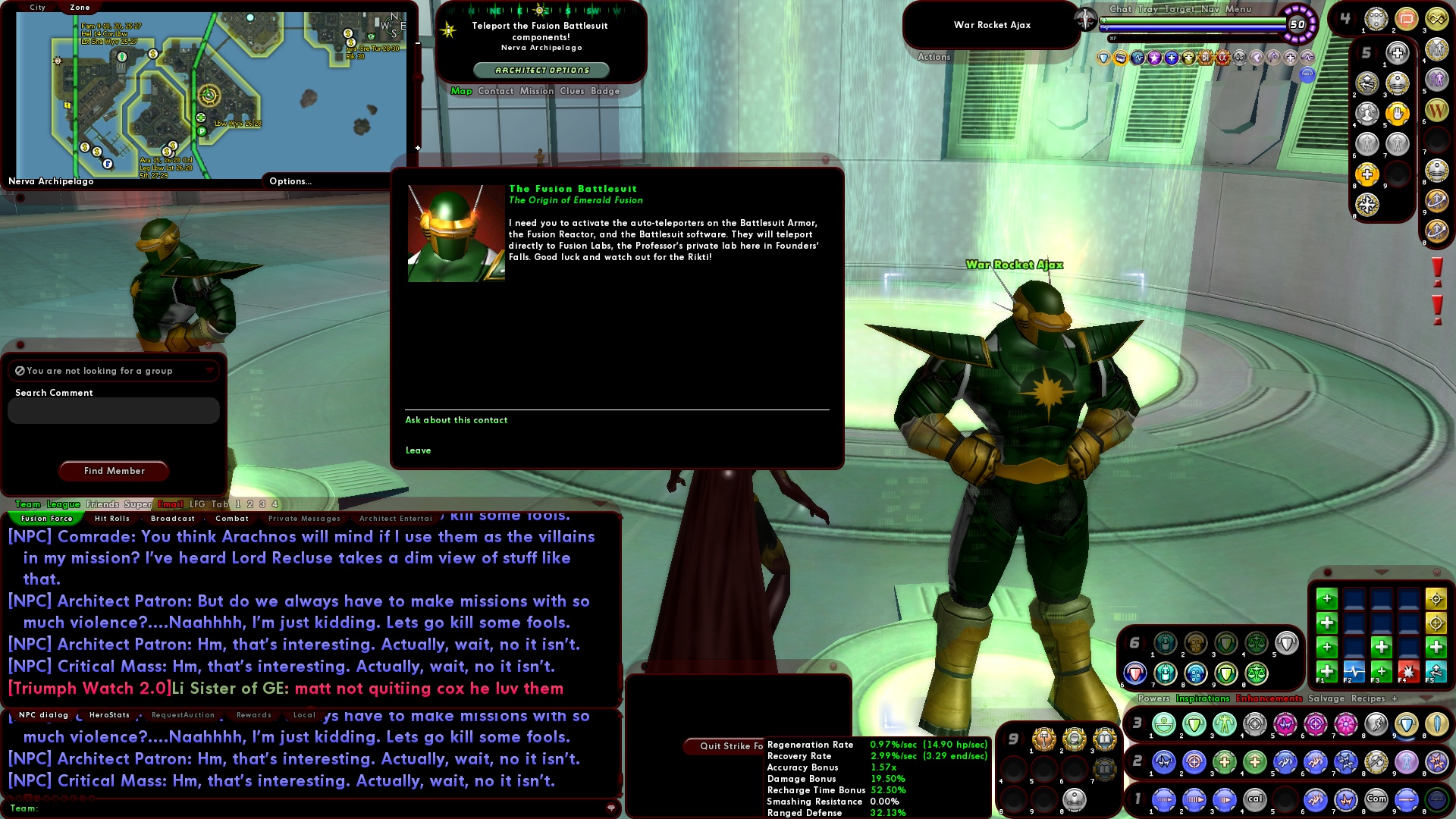Switch to the Combat chat channel tab
1456x819 pixels.
[232, 519]
